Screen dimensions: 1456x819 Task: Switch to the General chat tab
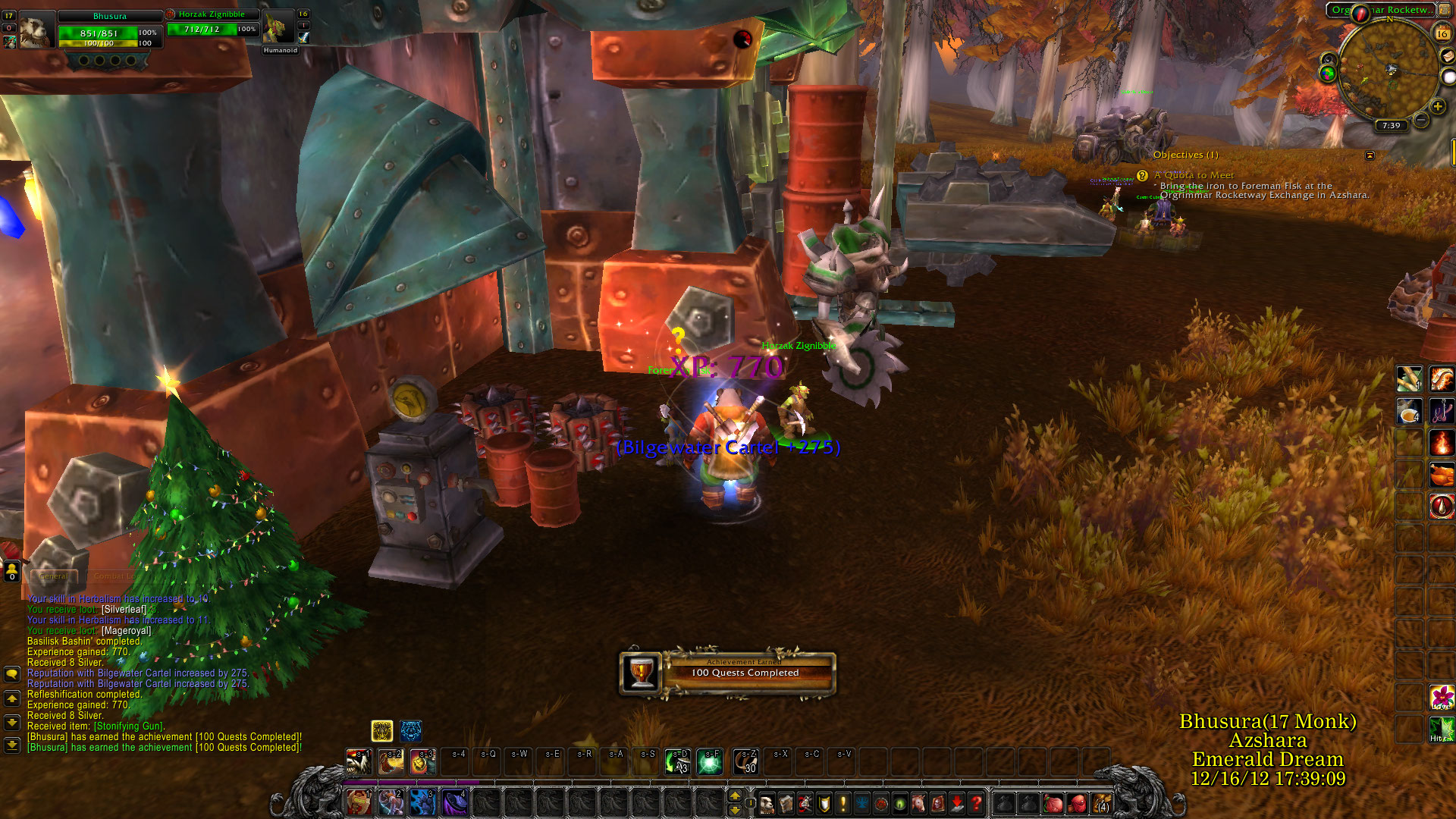(53, 576)
